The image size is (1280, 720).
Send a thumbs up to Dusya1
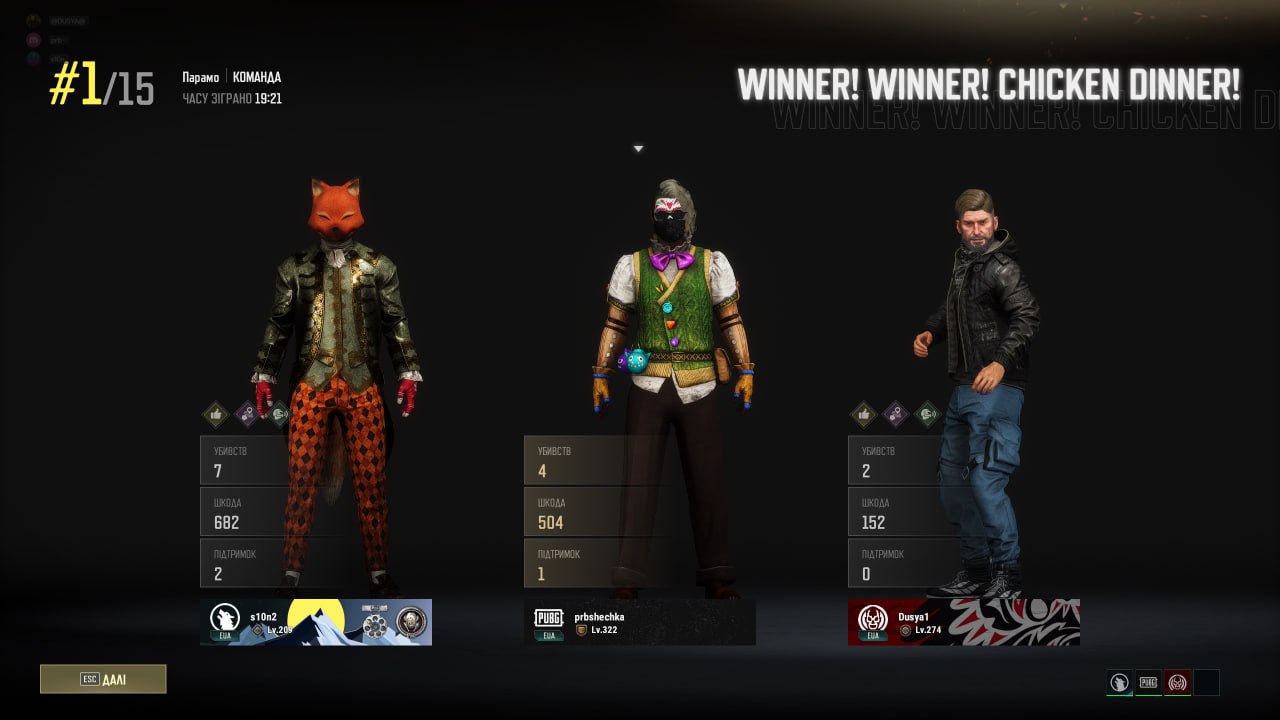point(862,414)
